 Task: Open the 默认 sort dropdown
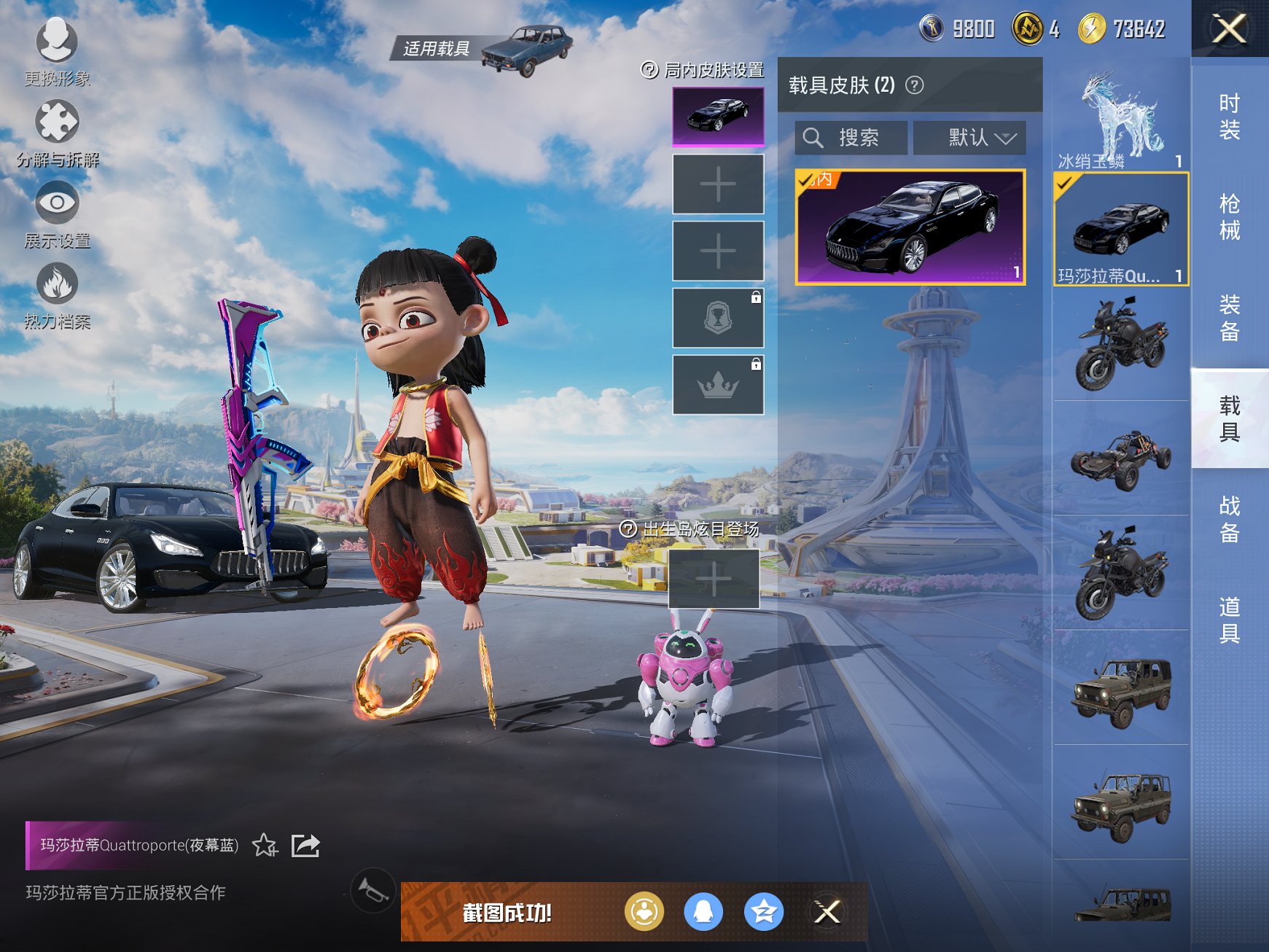[x=969, y=138]
